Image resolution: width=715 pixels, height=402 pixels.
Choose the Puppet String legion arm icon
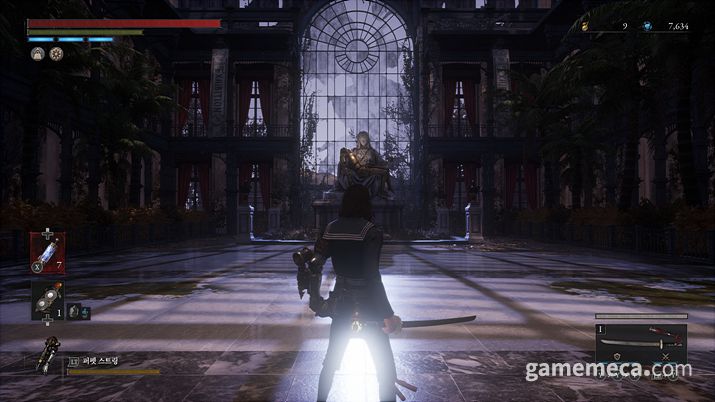point(48,354)
